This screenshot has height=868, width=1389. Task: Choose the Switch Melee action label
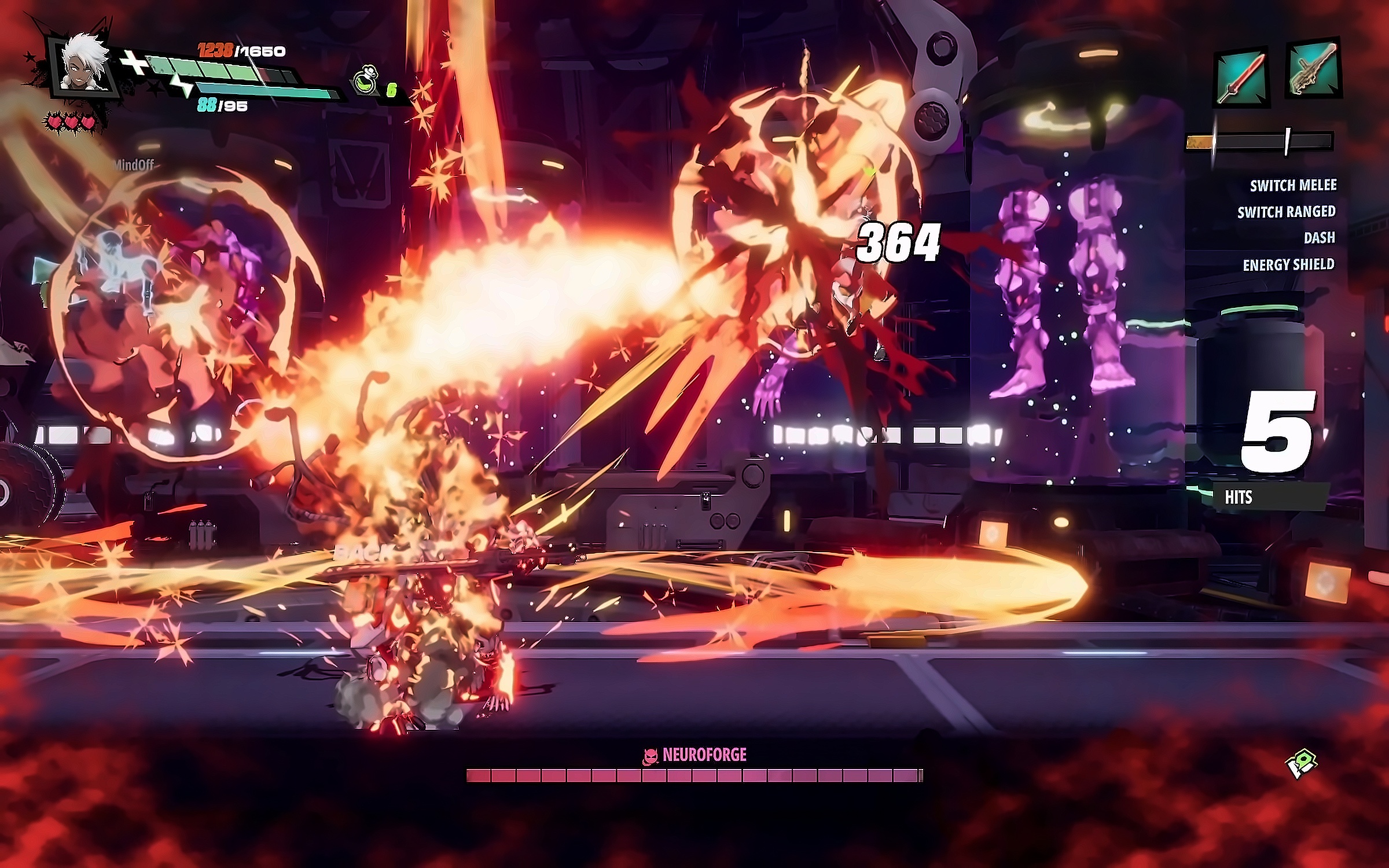1293,186
